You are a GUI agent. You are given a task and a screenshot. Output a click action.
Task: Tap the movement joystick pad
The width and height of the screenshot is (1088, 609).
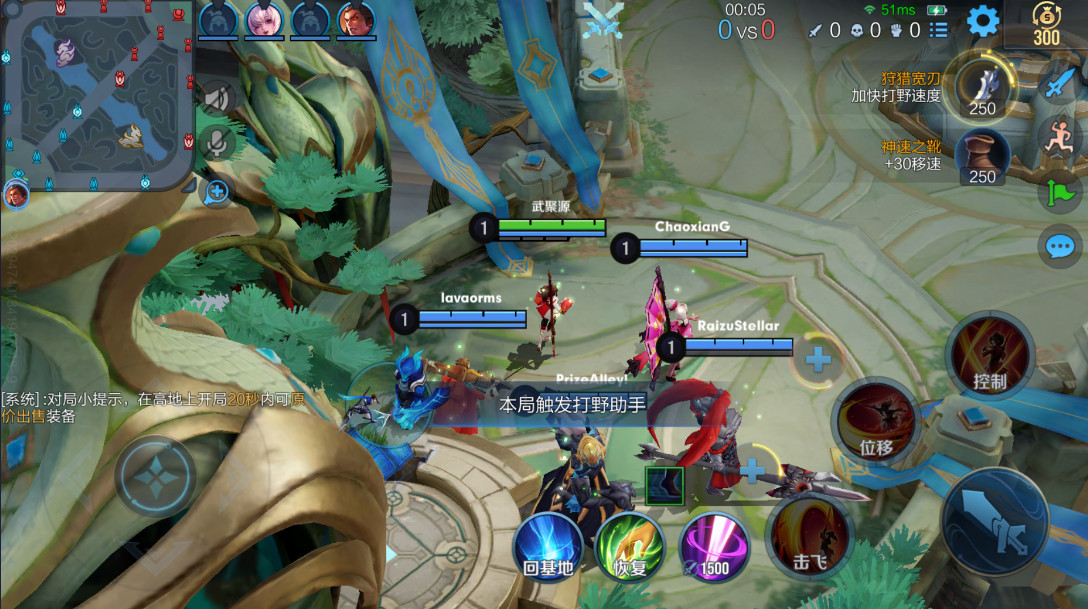coord(155,476)
